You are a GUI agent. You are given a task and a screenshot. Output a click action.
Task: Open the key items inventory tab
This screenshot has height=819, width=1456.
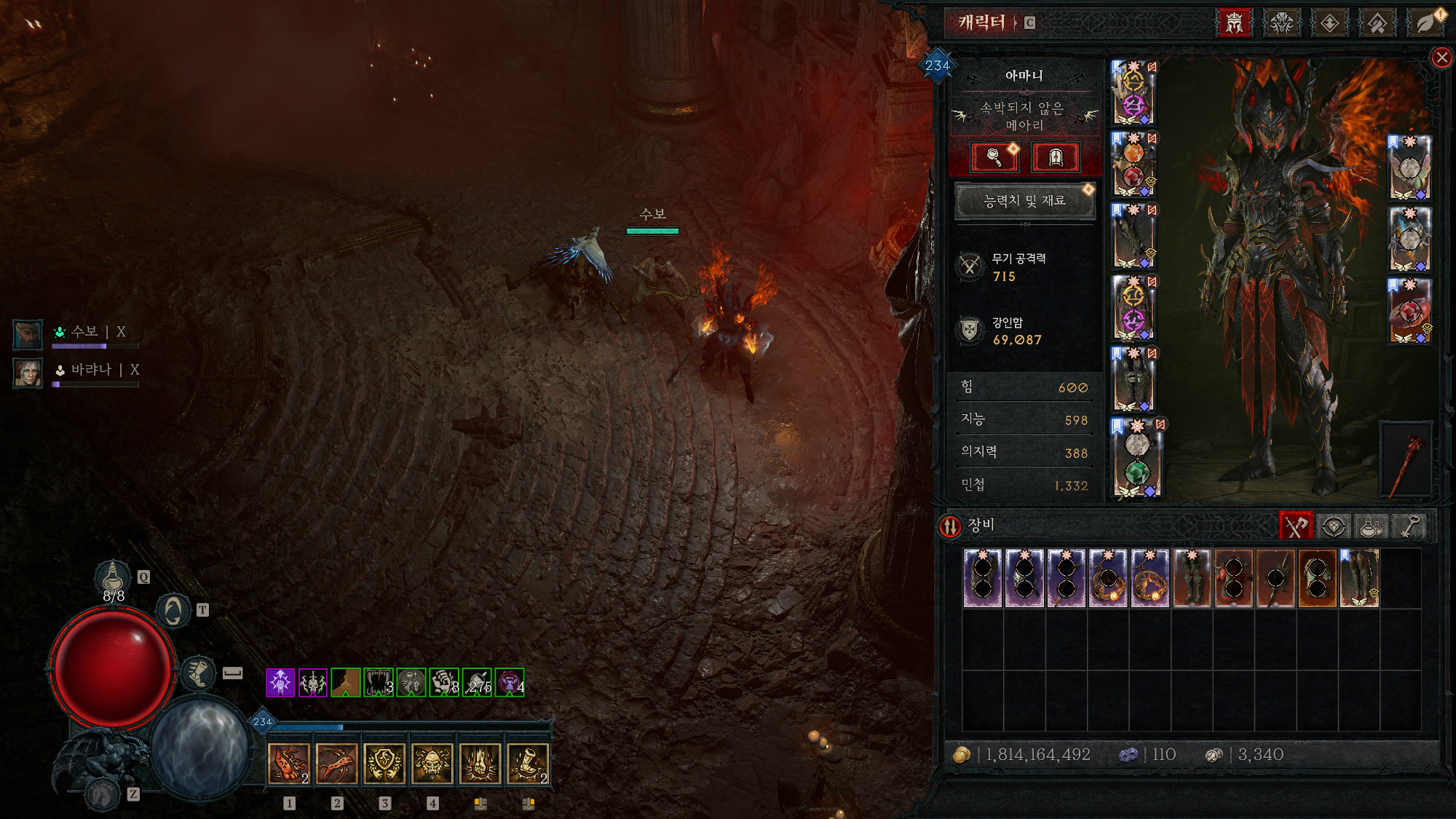(1410, 526)
